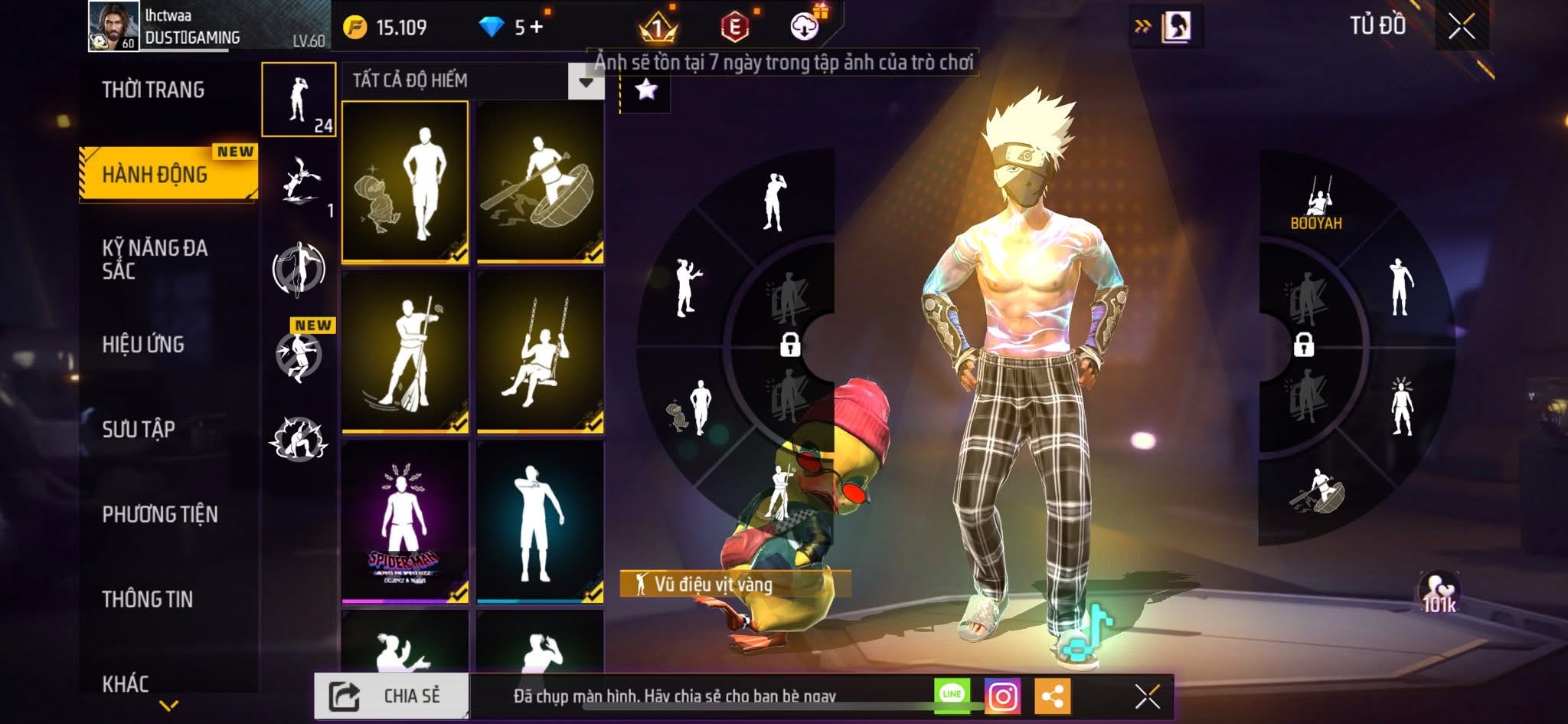Share screenshot to Instagram

coord(1002,696)
